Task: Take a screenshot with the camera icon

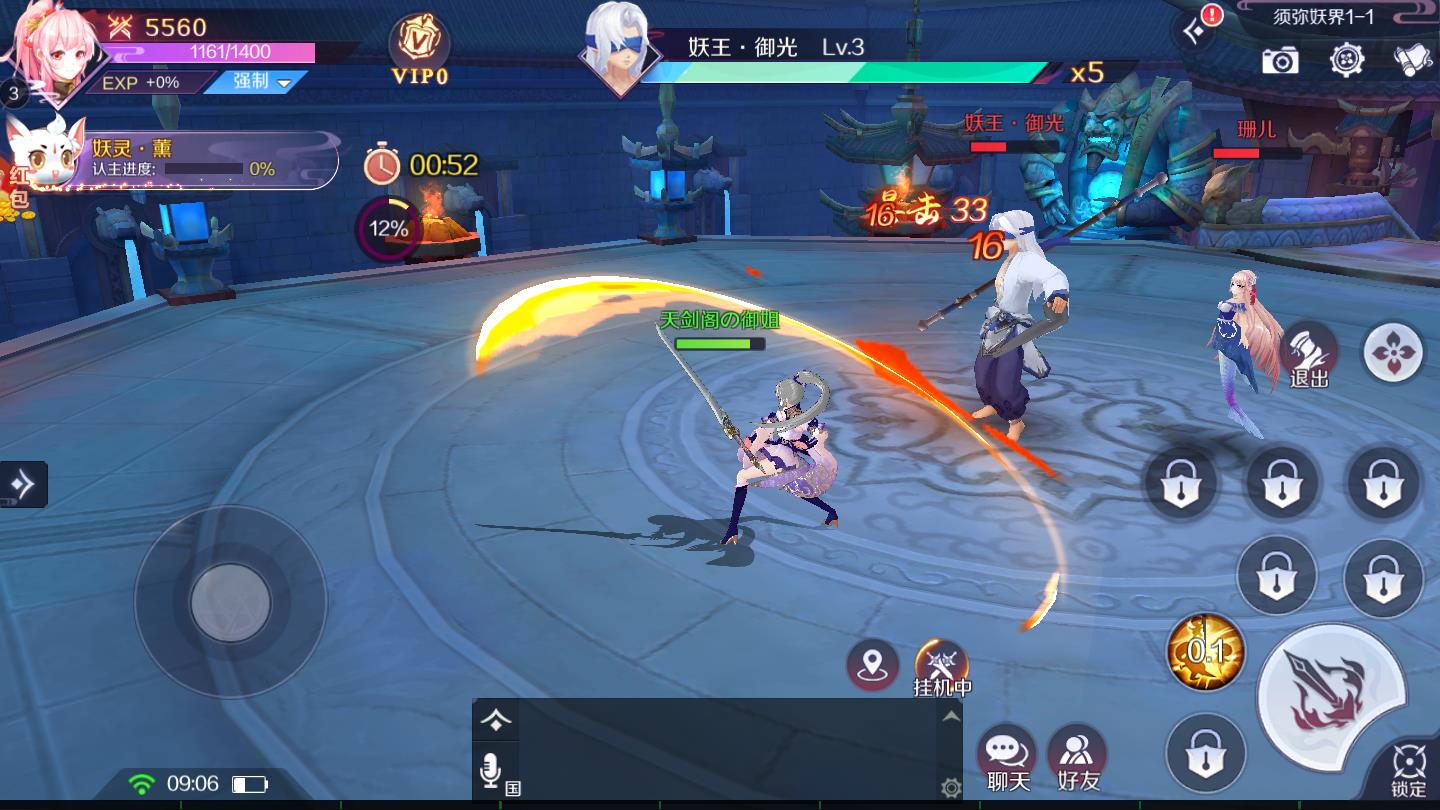Action: pyautogui.click(x=1280, y=61)
